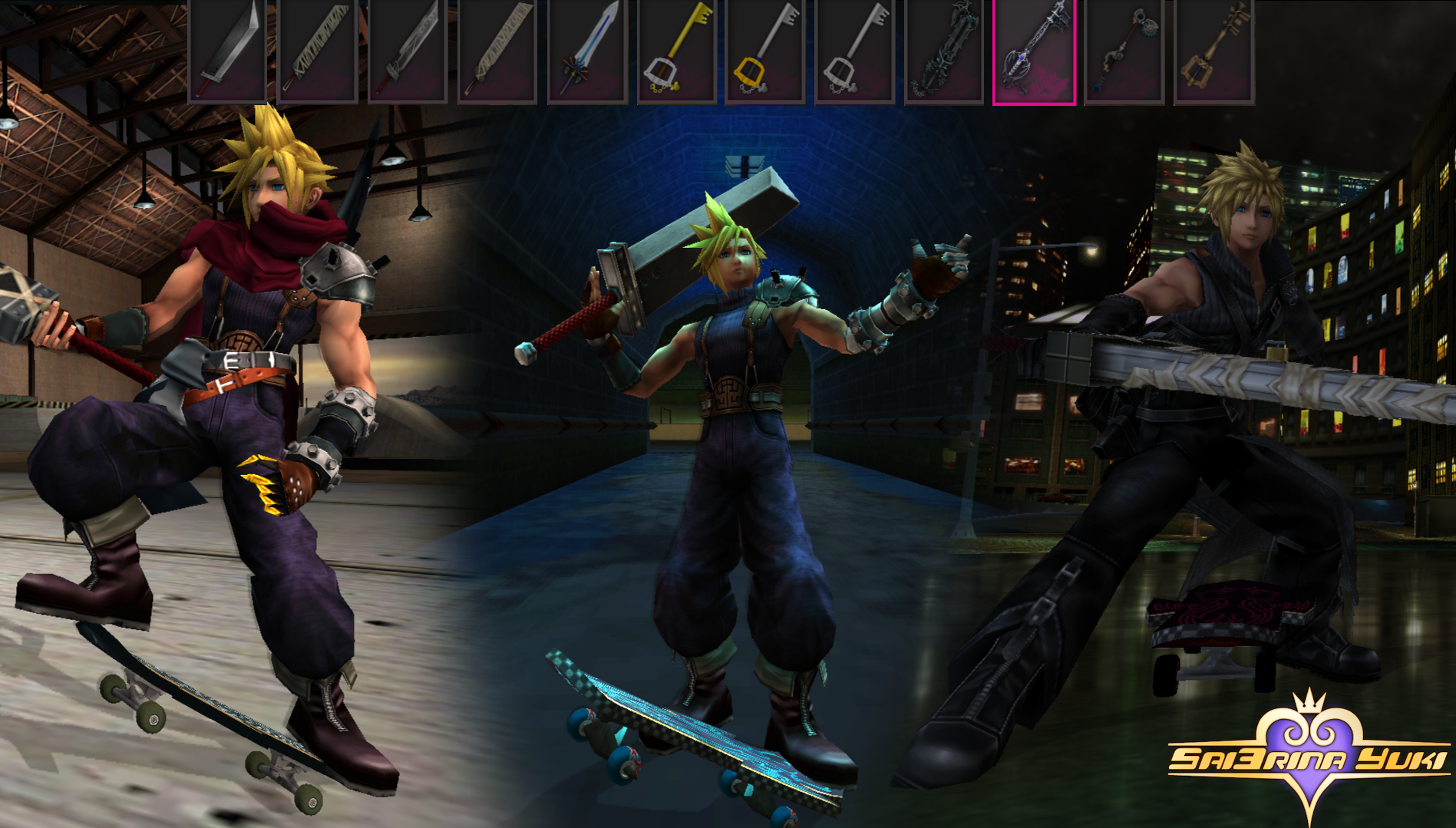Equip the silver keyblade with yellow guard
The width and height of the screenshot is (1456, 828).
tap(765, 51)
